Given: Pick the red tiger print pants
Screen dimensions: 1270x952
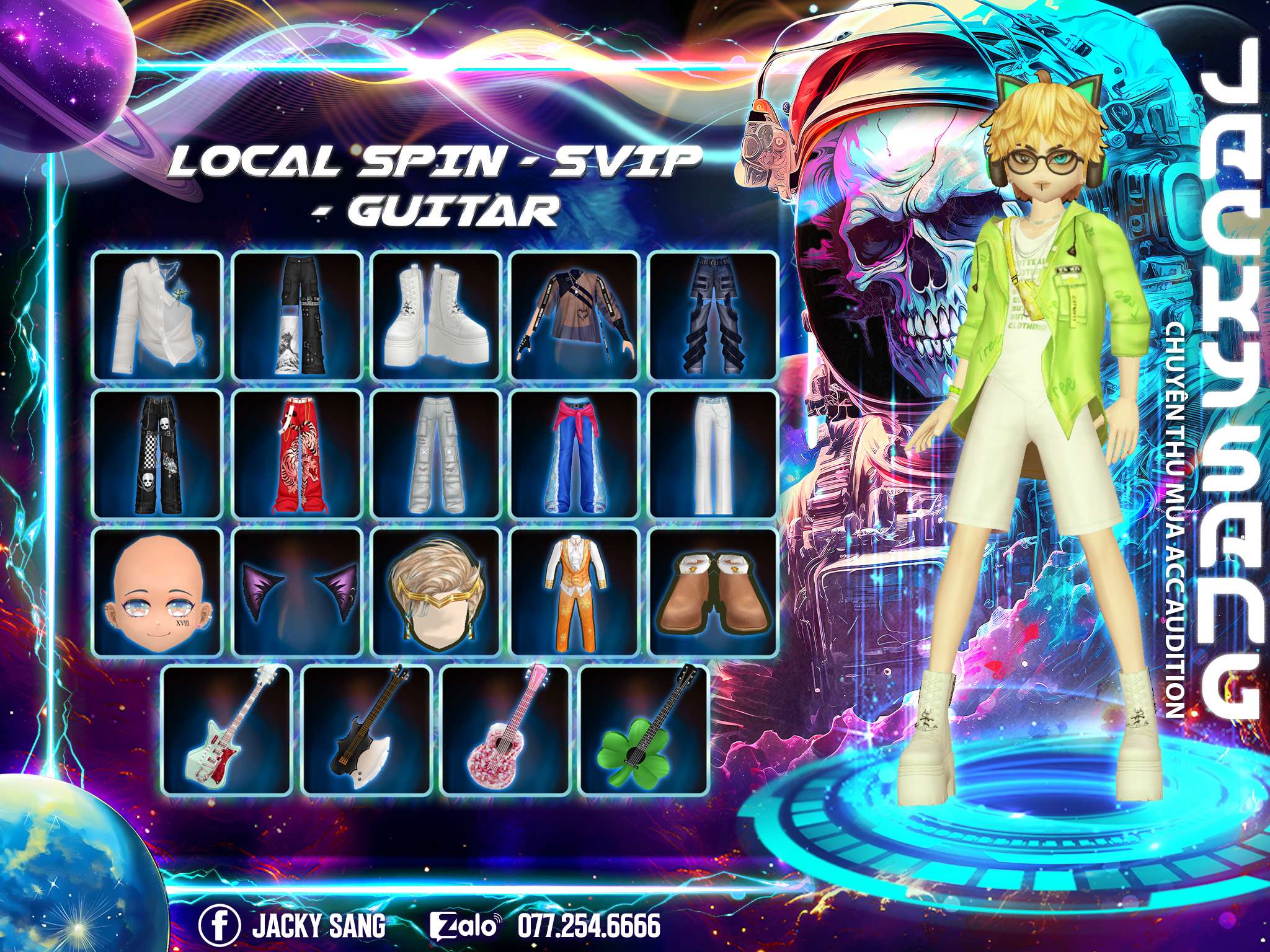Looking at the screenshot, I should [297, 454].
